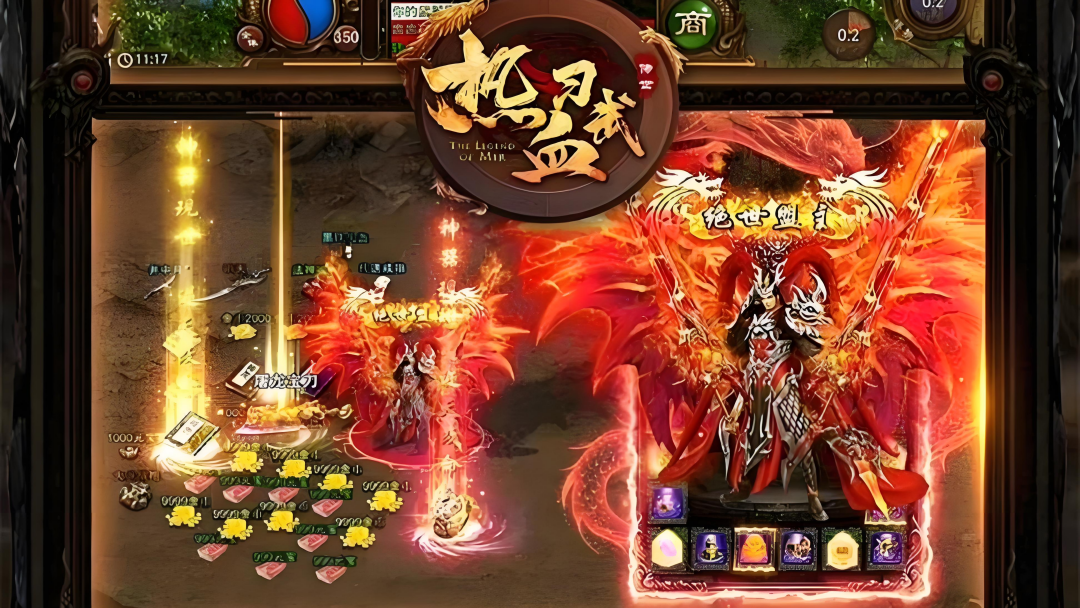The image size is (1080, 608).
Task: Select the purple skull mask equipment slot
Action: (x=798, y=548)
